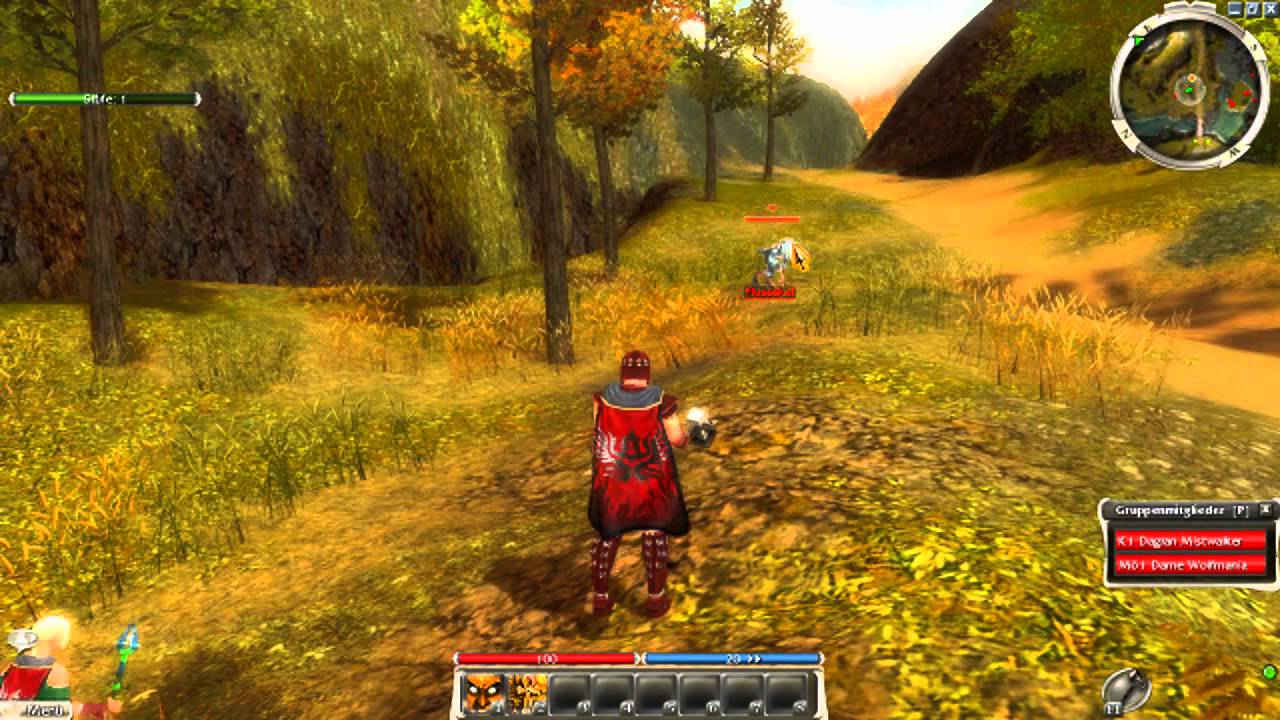Minimize the game window
The image size is (1280, 720).
[x=1236, y=8]
